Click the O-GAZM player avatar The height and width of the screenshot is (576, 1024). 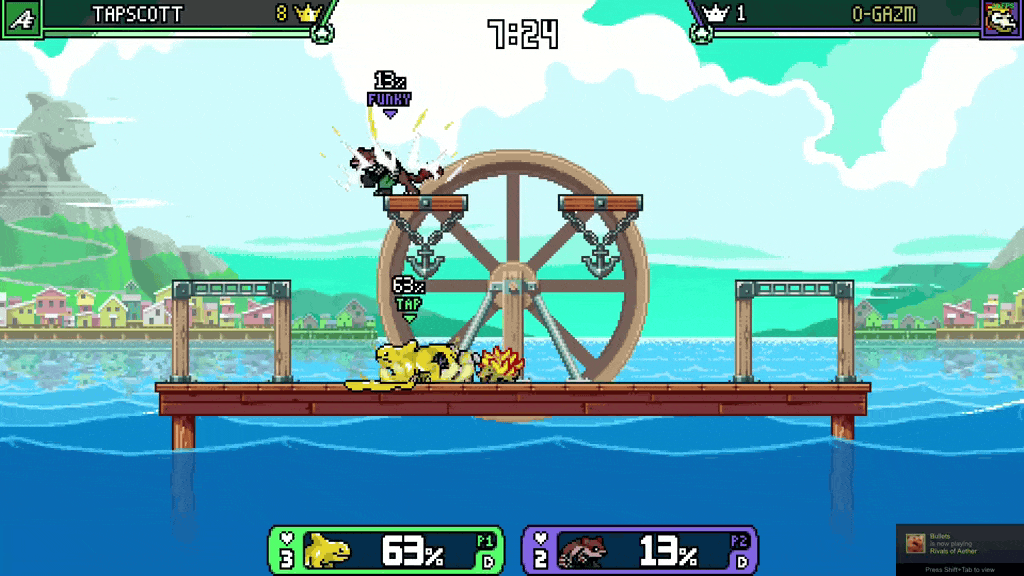[x=1001, y=18]
